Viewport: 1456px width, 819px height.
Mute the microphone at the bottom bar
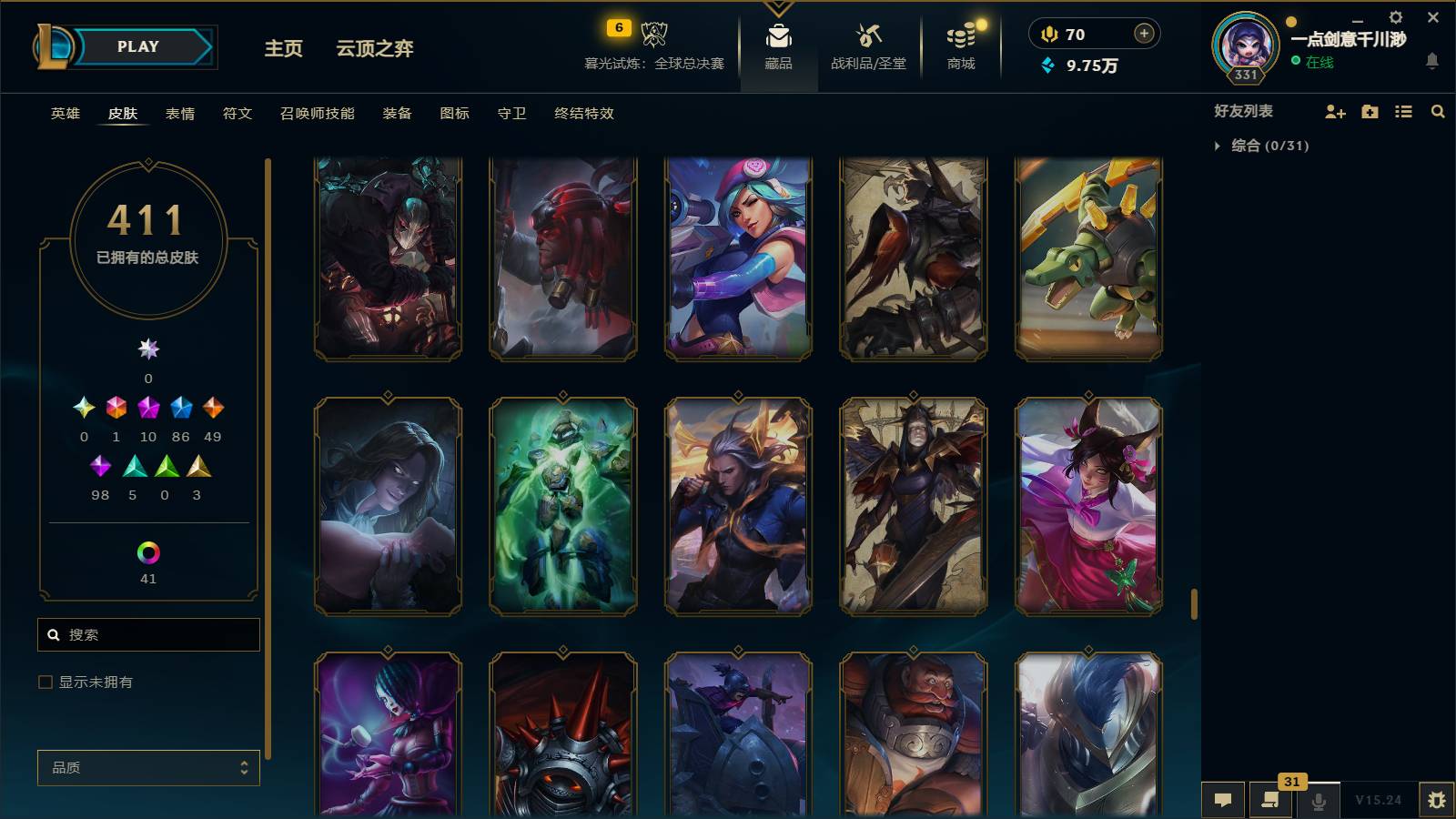point(1318,802)
